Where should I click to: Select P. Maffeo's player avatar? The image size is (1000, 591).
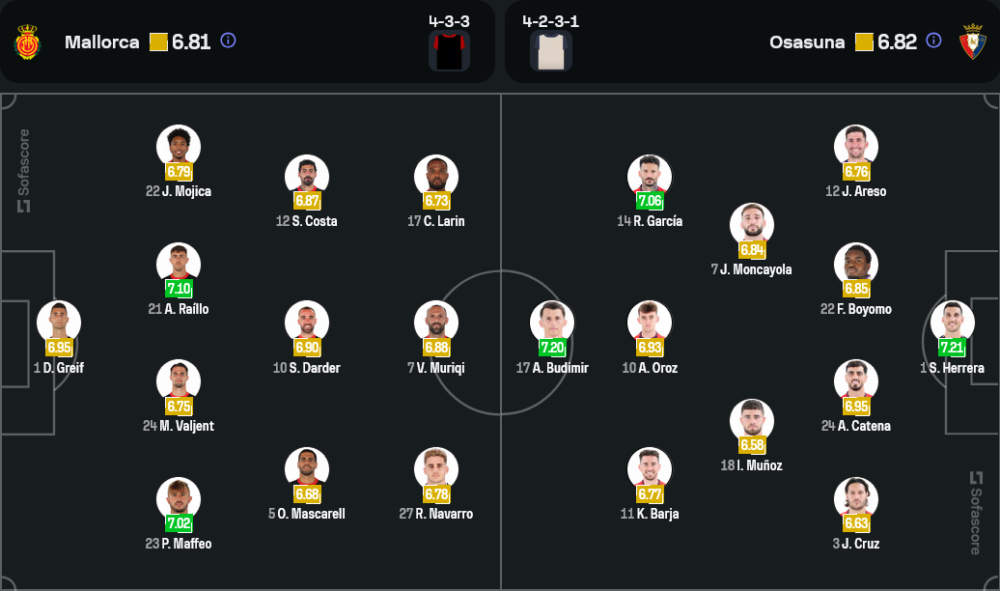(179, 499)
